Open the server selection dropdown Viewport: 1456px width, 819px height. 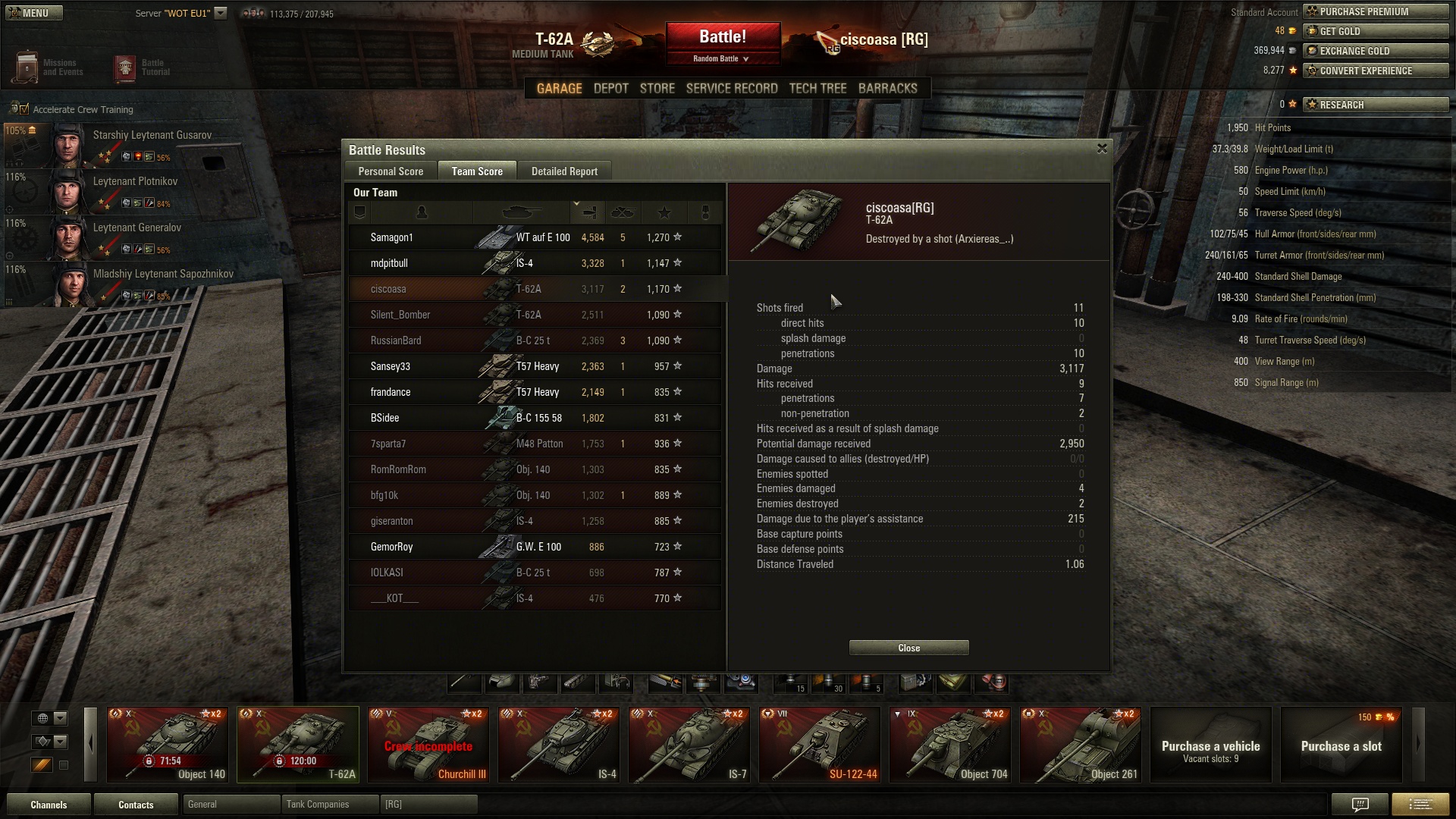220,13
